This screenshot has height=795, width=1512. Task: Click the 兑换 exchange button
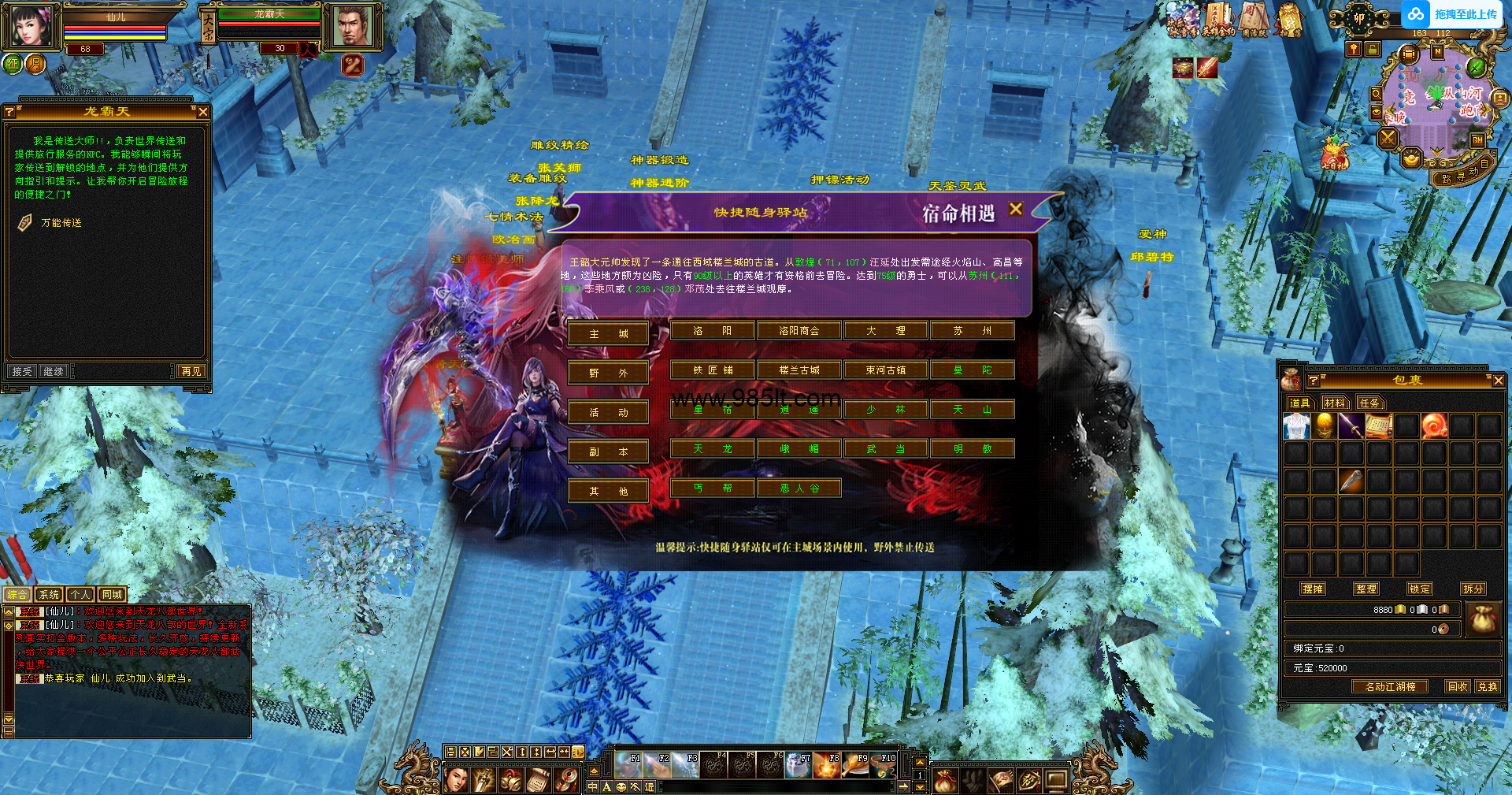coord(1487,686)
